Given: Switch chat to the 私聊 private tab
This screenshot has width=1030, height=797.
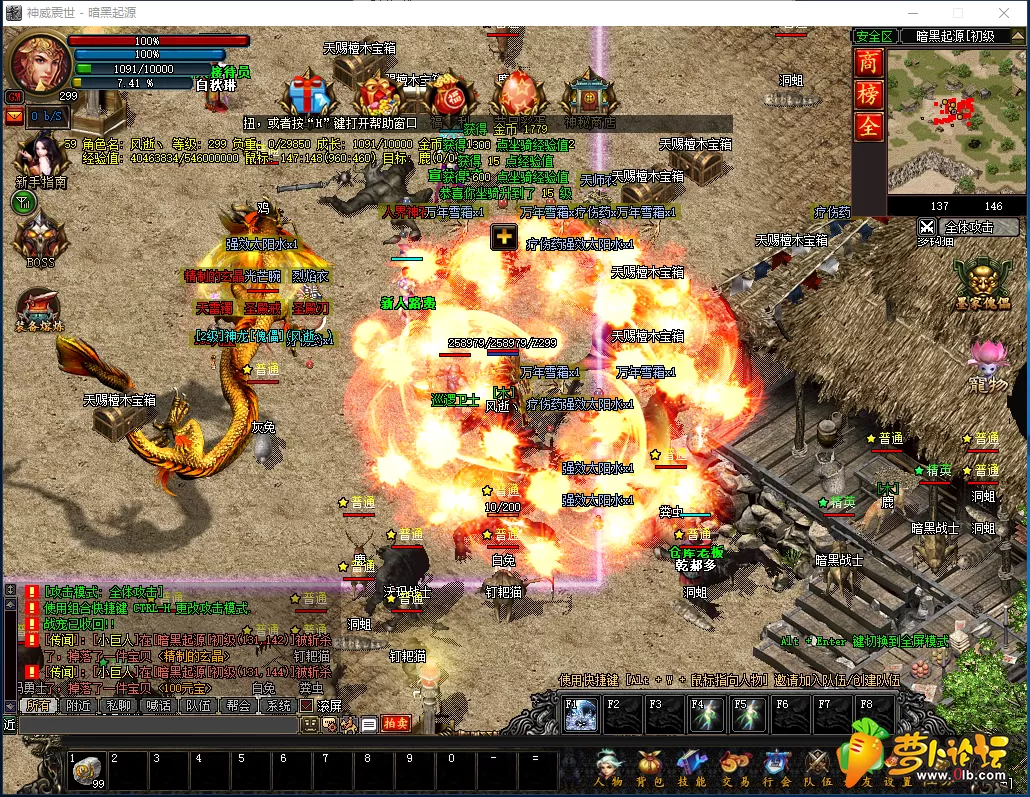Looking at the screenshot, I should pos(118,705).
